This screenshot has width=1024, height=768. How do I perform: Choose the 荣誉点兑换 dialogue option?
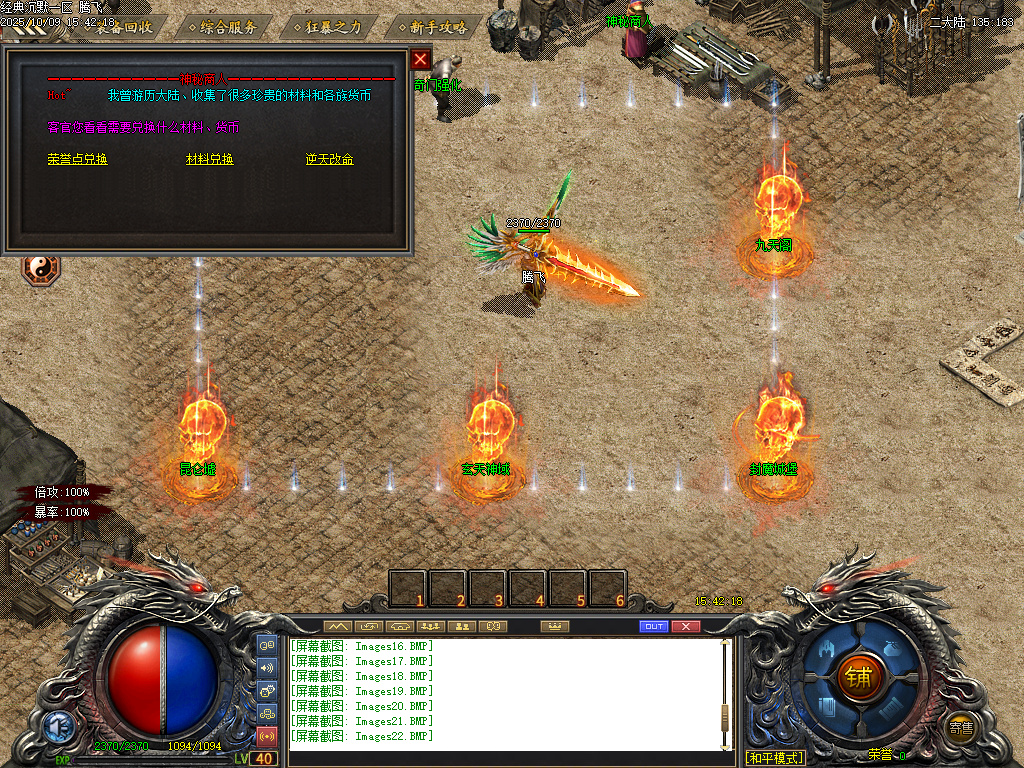click(x=77, y=159)
